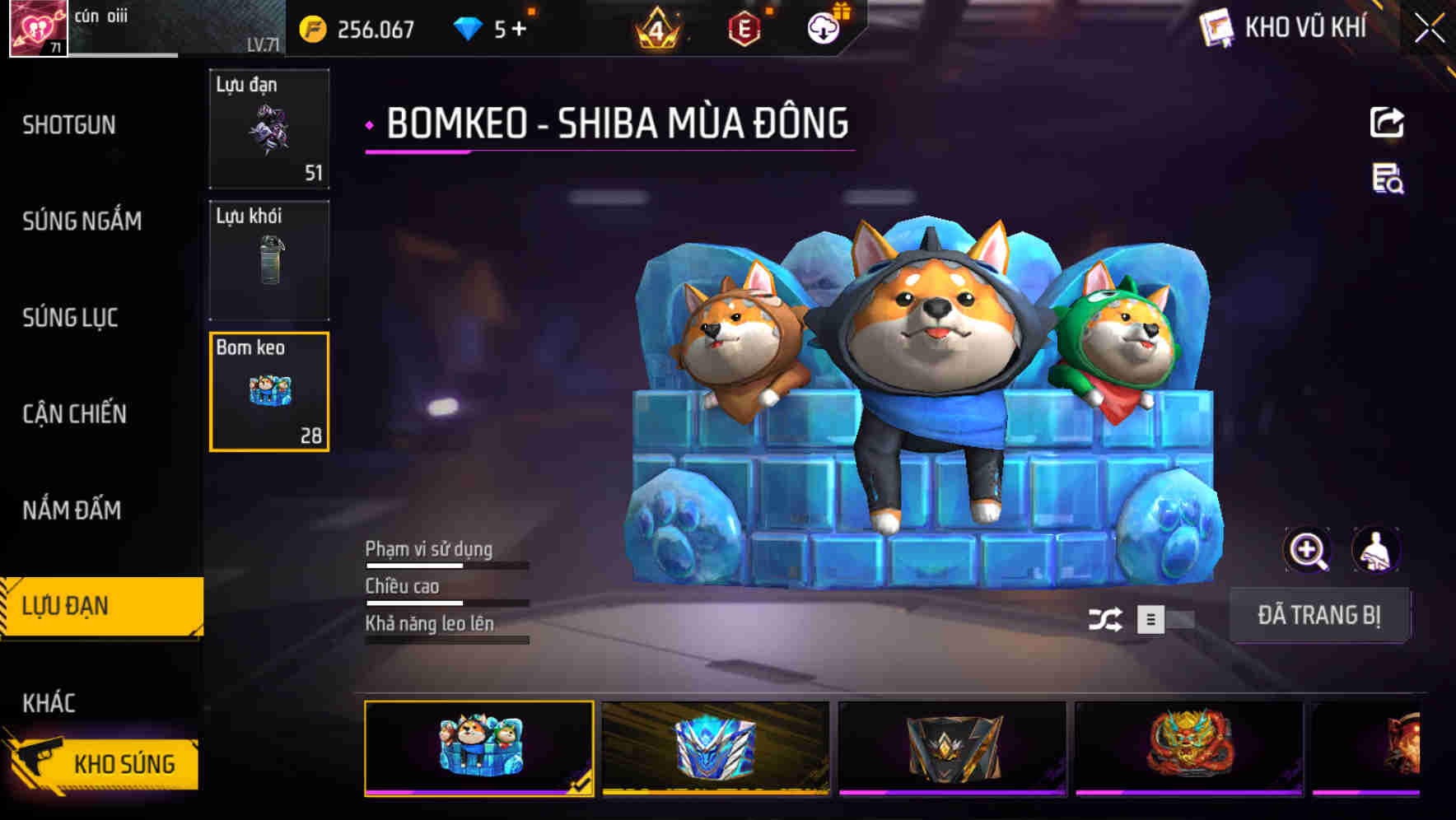Select the Lựu khói grenade slot
This screenshot has height=820, width=1456.
(x=268, y=259)
